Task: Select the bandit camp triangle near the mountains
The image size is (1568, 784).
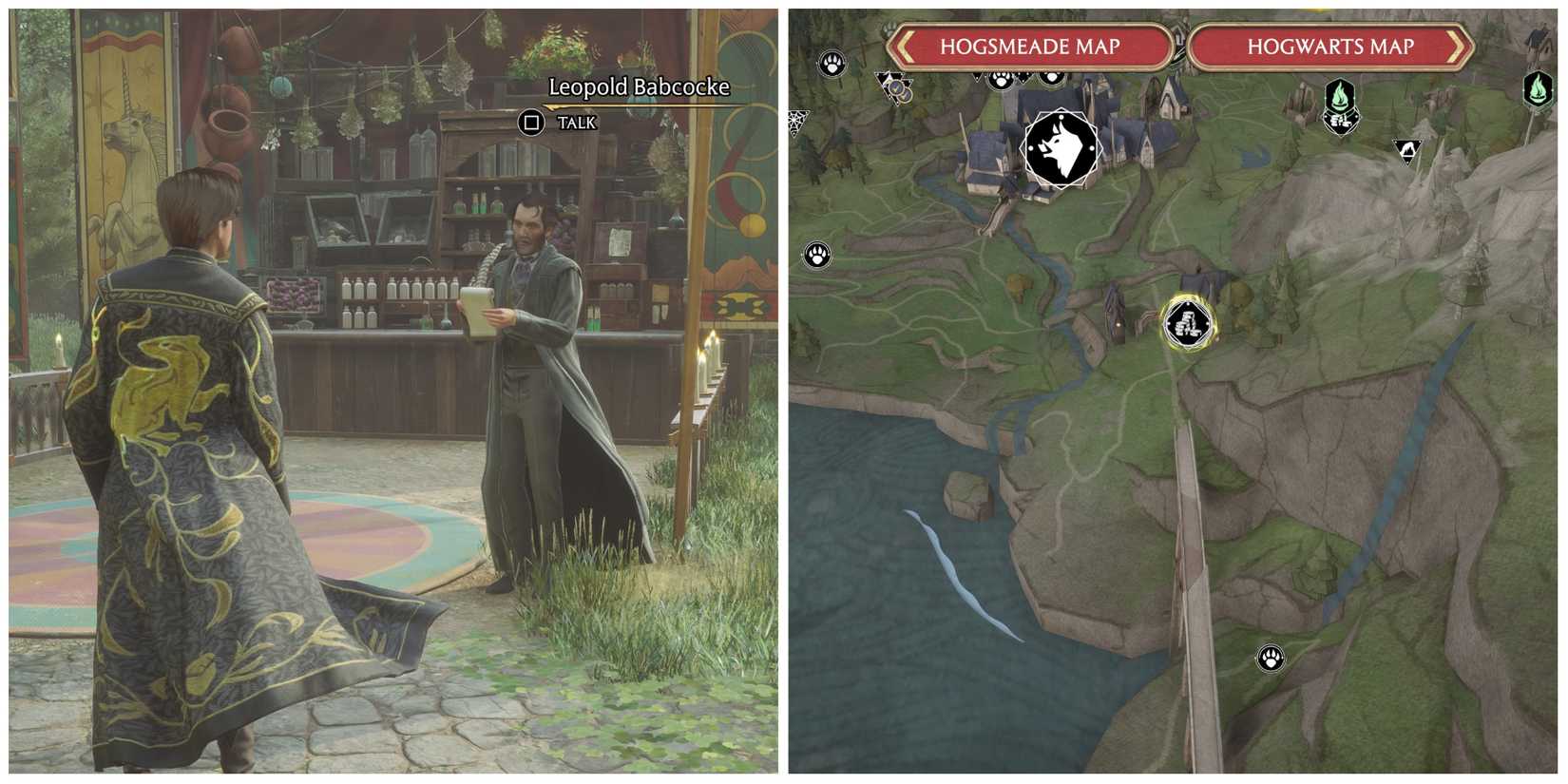Action: [x=1409, y=148]
